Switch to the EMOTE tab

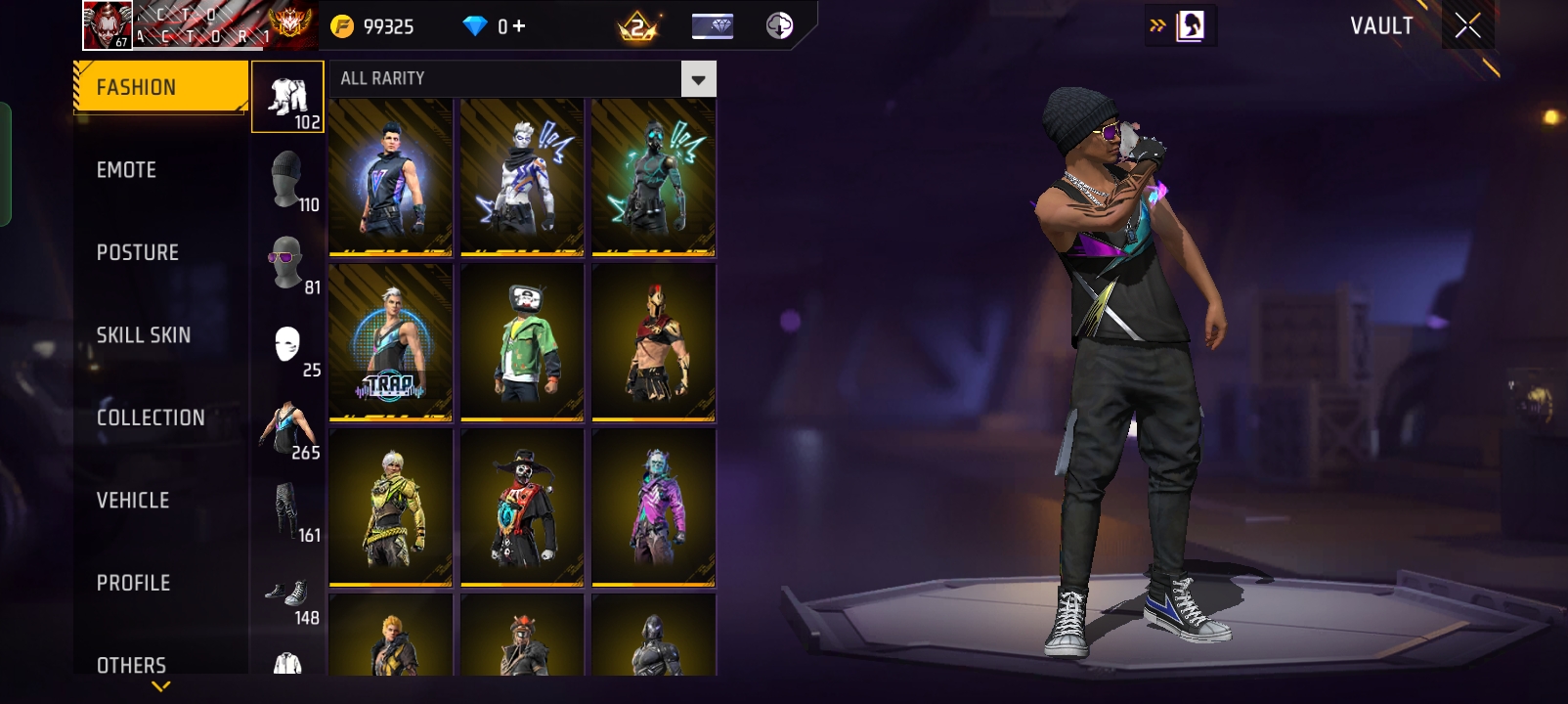tap(125, 169)
